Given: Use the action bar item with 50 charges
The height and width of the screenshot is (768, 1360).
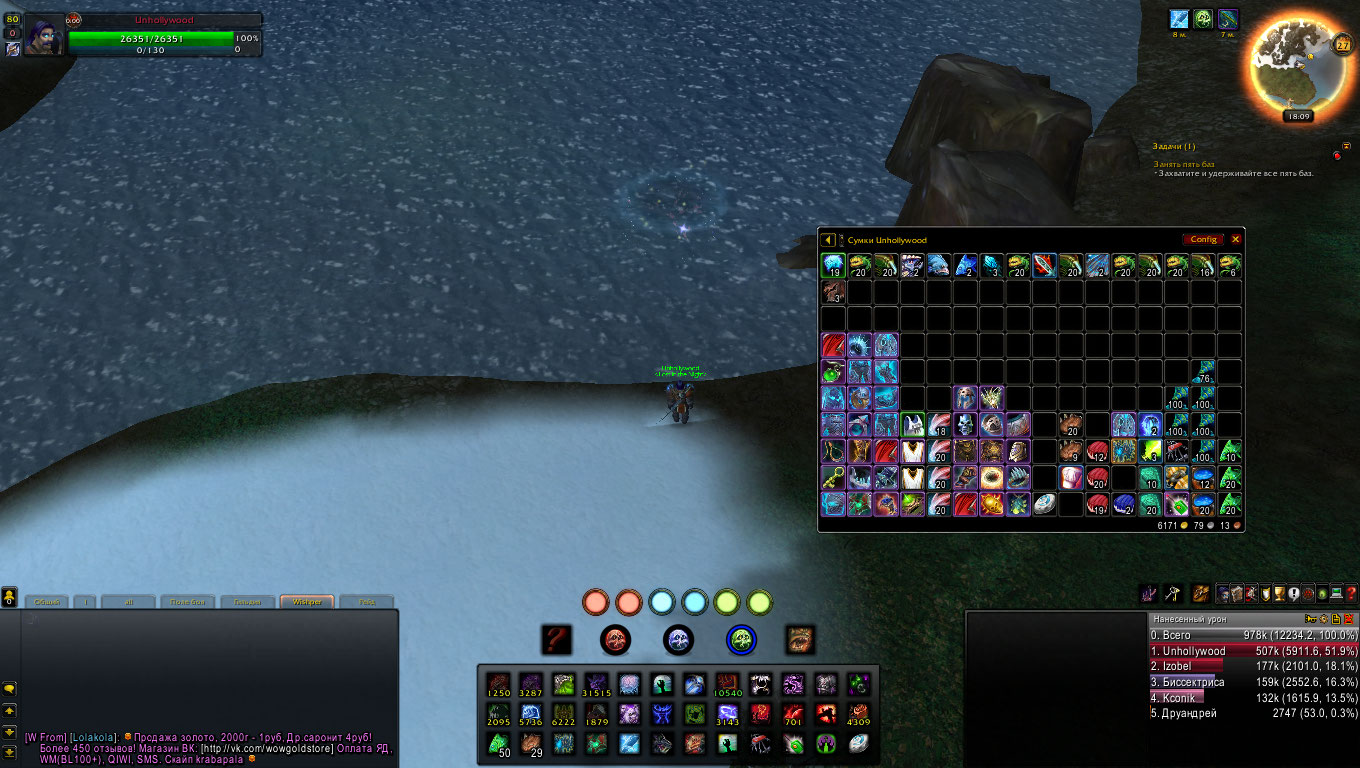Looking at the screenshot, I should click(x=498, y=744).
